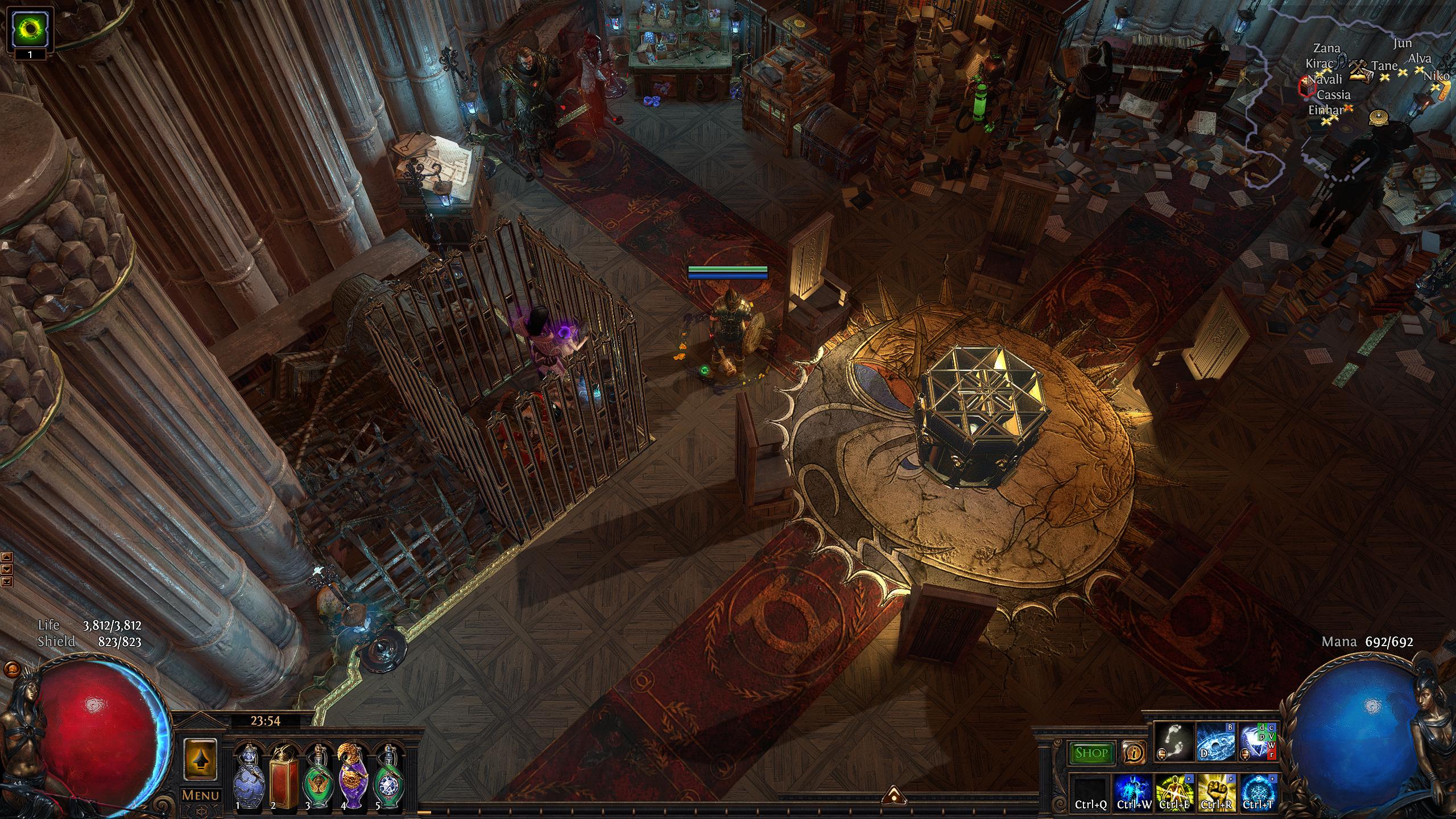Screen dimensions: 1456x819
Task: Click the golden arrow level-up button
Action: coord(200,760)
